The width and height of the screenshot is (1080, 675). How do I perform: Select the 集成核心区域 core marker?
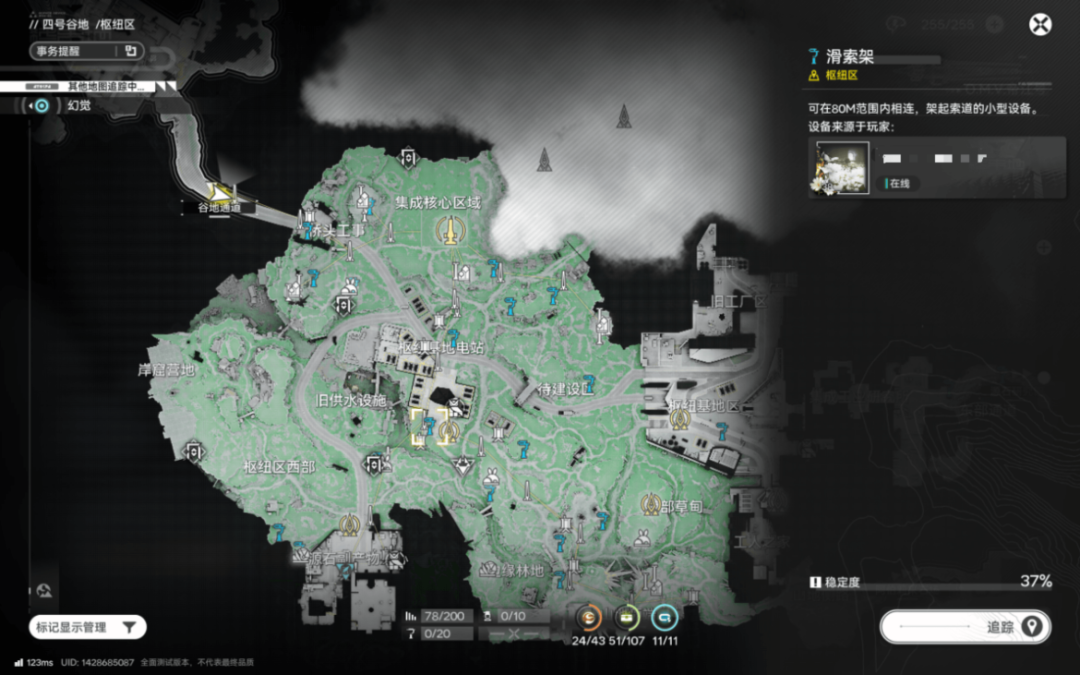[451, 230]
